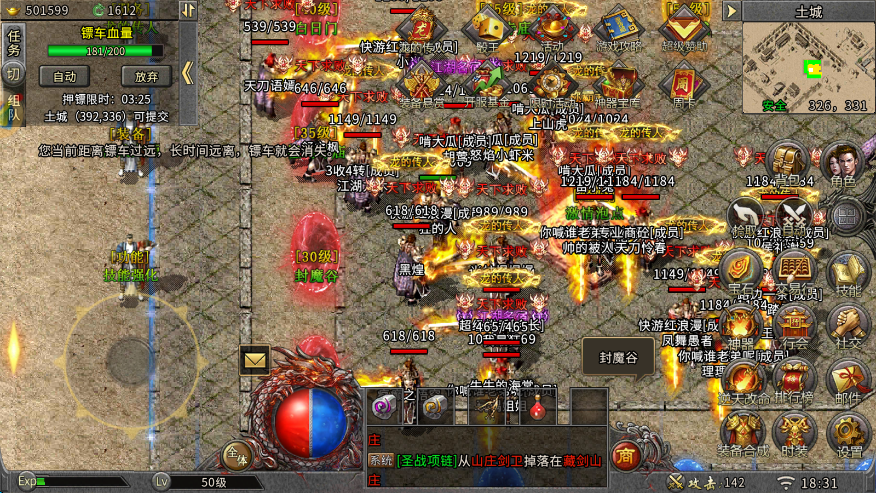Image resolution: width=876 pixels, height=493 pixels.
Task: Toggle the 全体 target mode button
Action: coord(236,455)
